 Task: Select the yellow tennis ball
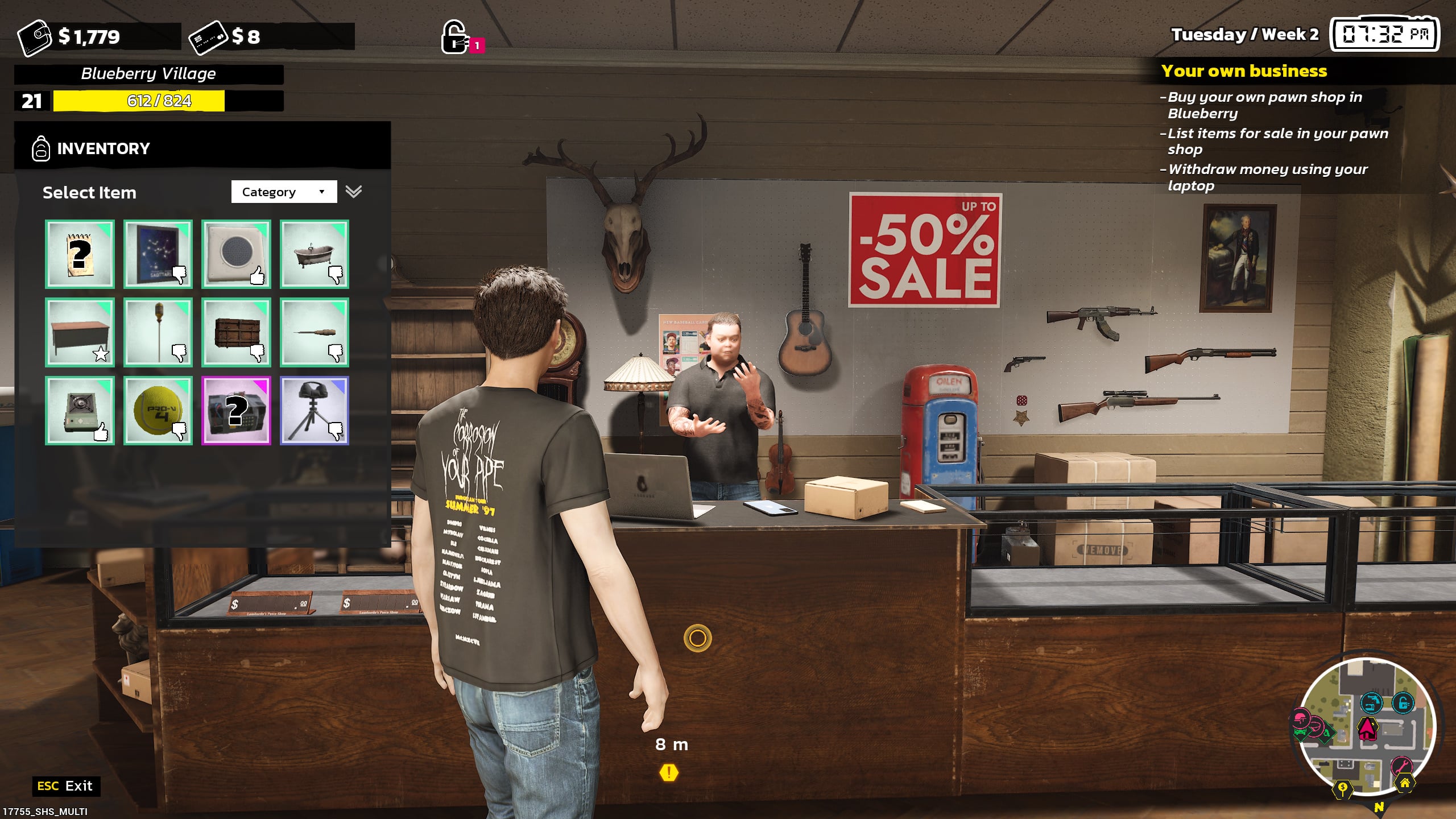click(x=158, y=410)
